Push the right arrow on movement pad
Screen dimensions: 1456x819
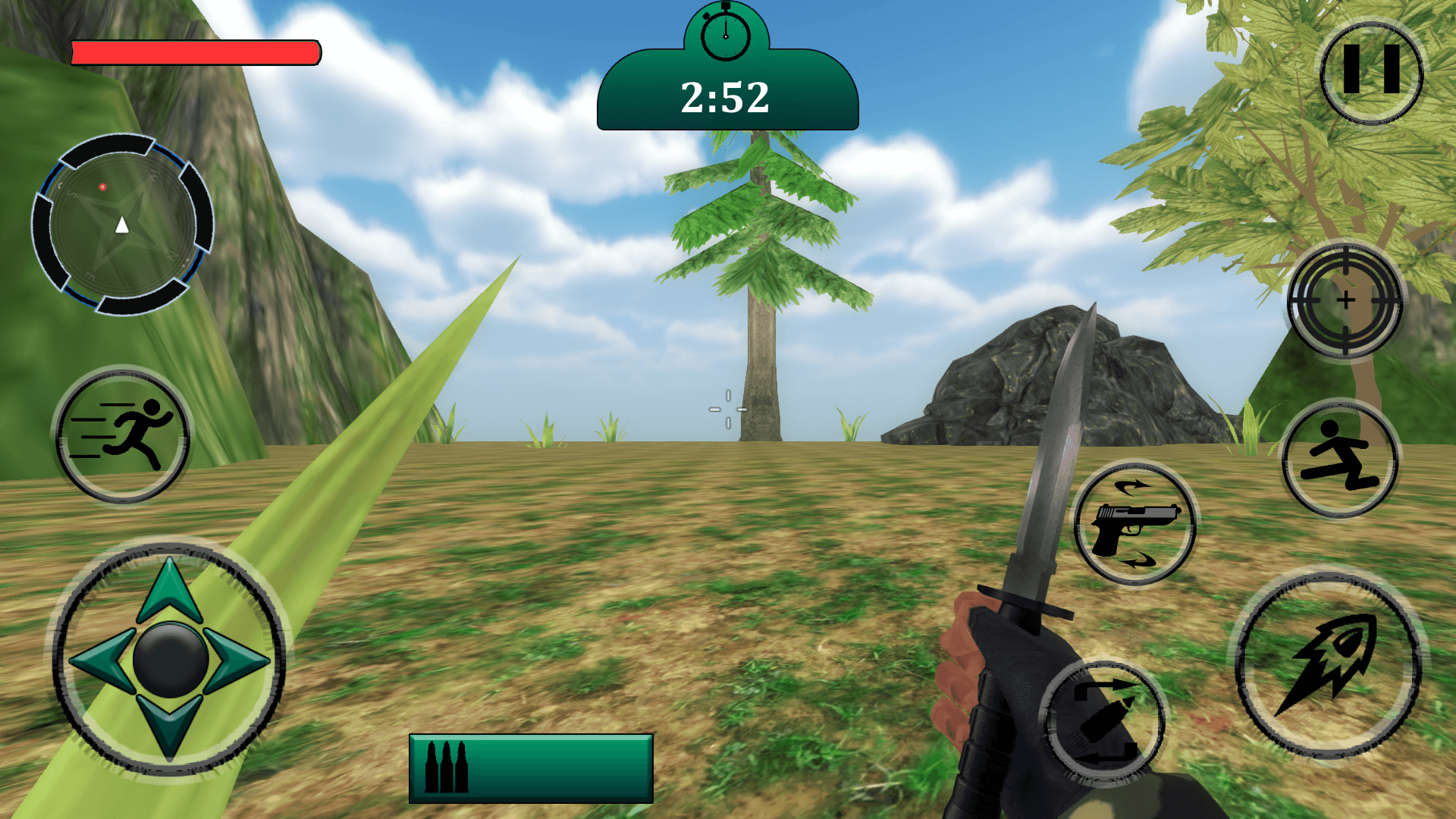click(x=238, y=659)
